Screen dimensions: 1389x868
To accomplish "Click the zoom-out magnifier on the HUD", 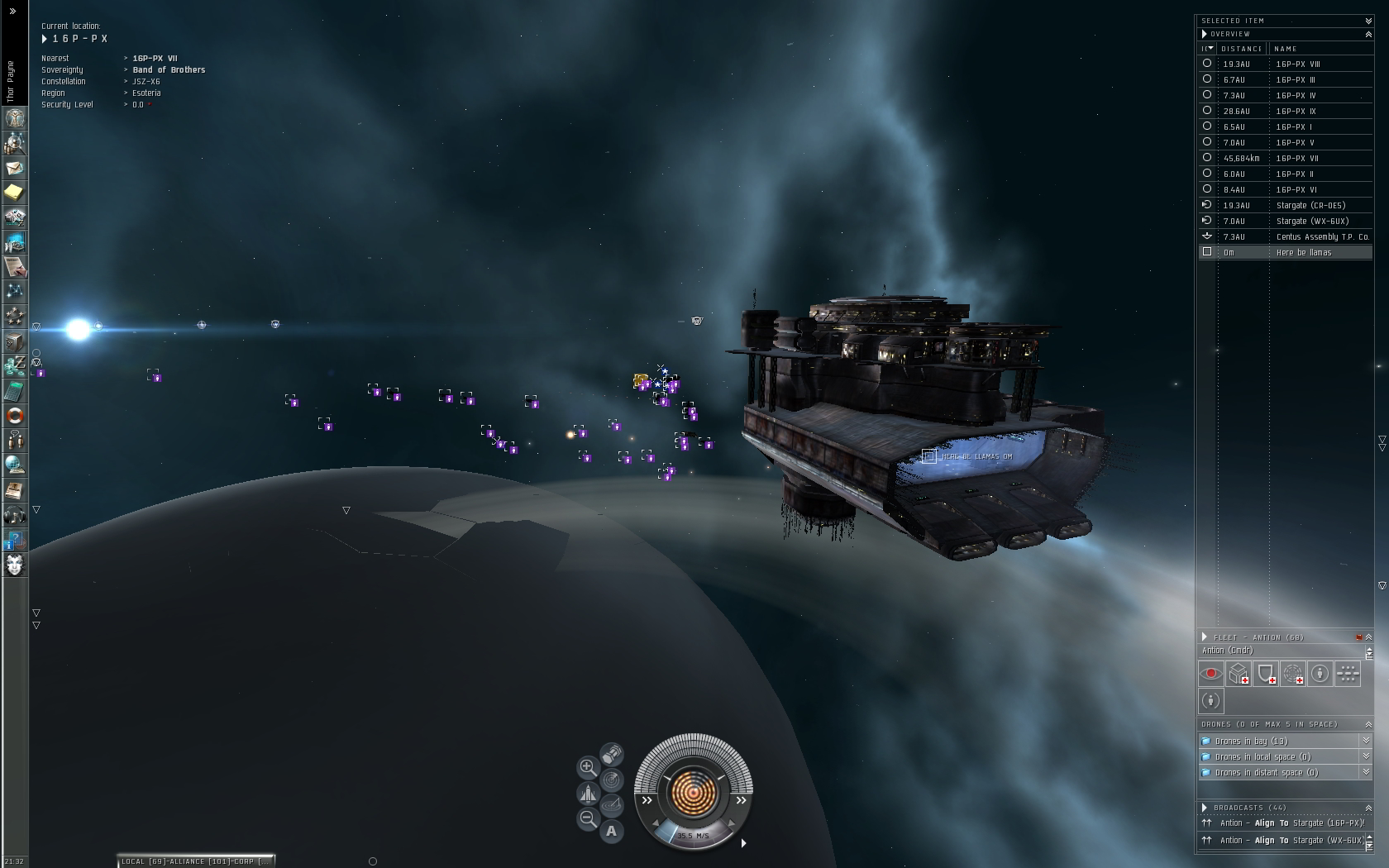I will tap(588, 818).
